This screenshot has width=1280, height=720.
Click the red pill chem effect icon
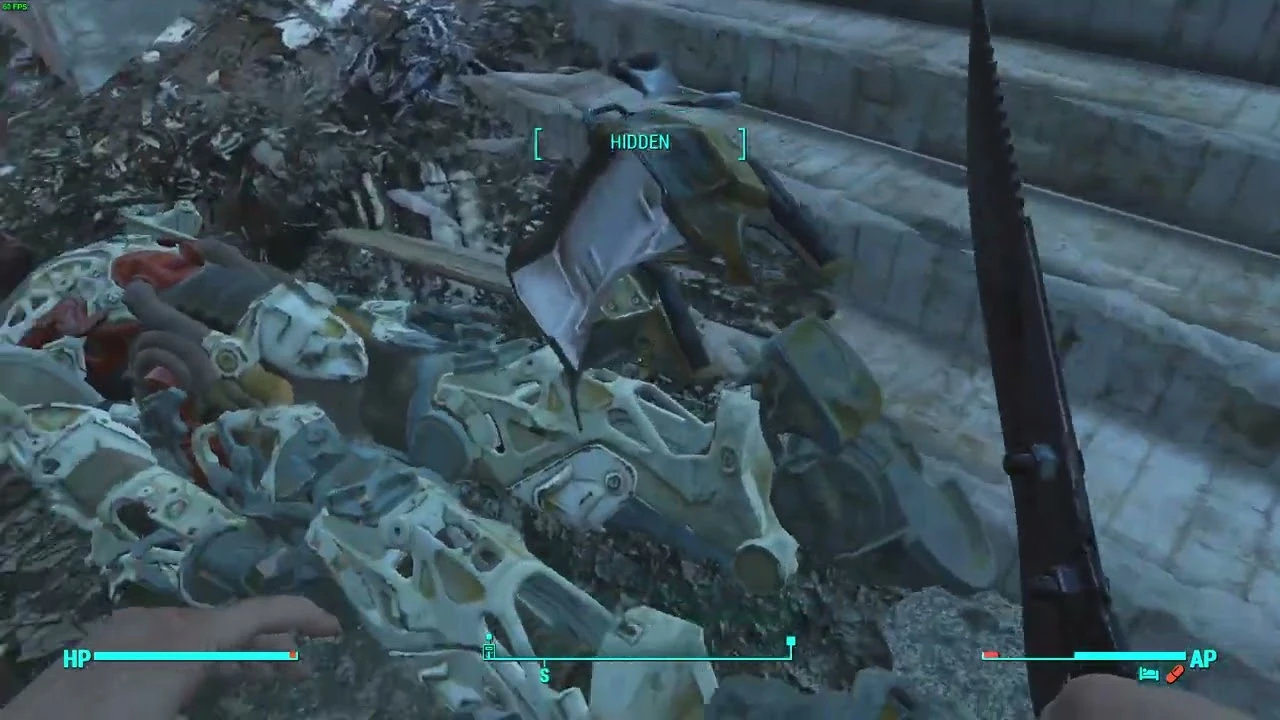coord(1174,675)
